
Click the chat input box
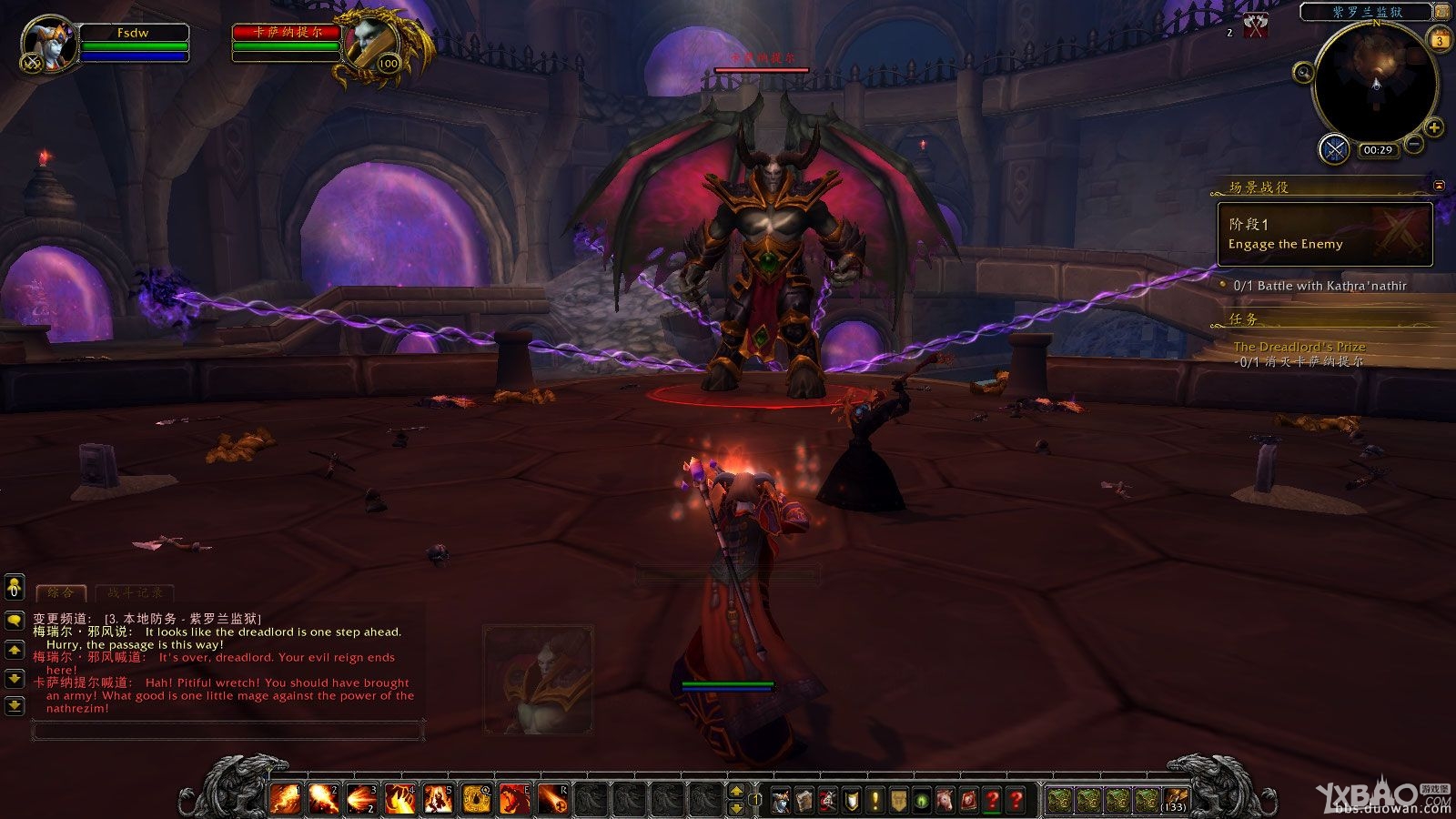coord(227,729)
